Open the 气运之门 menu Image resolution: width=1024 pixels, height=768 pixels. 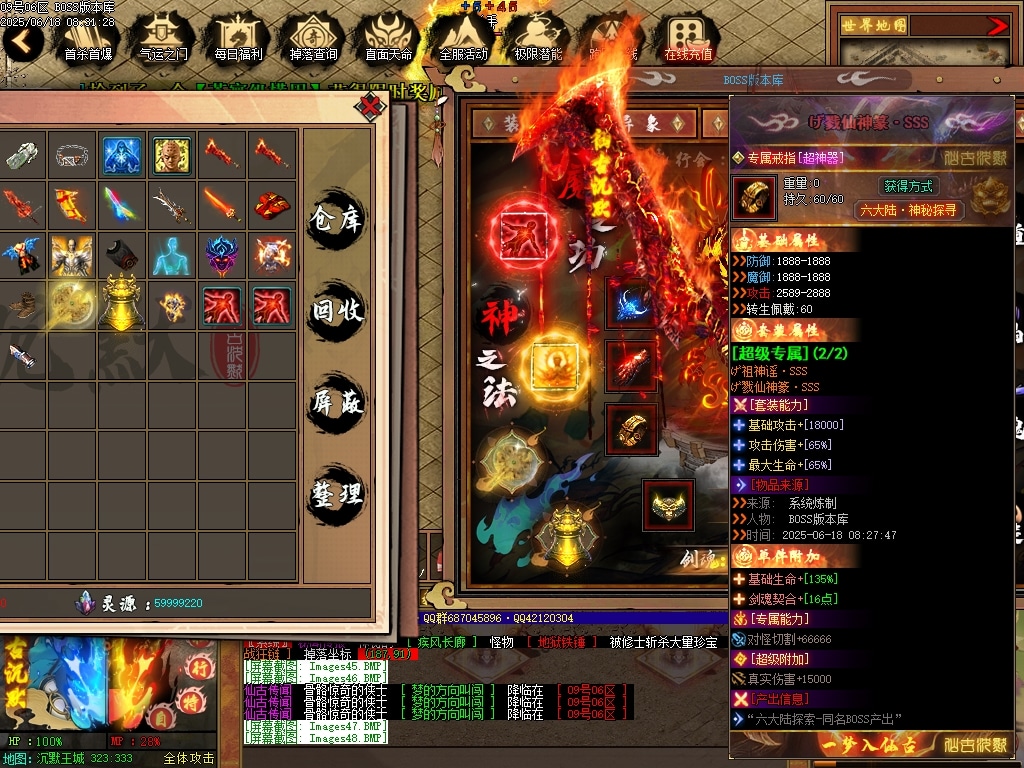tap(163, 40)
